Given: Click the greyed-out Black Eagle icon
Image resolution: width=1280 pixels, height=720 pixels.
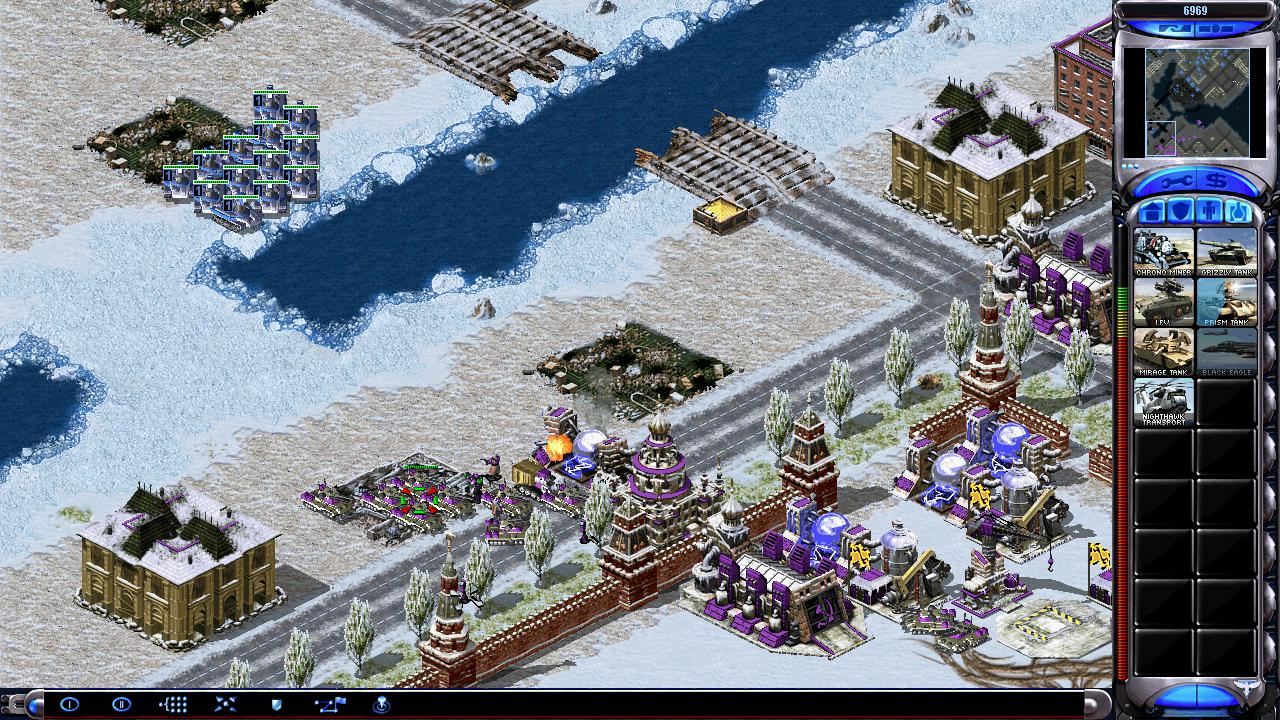Looking at the screenshot, I should pos(1226,352).
